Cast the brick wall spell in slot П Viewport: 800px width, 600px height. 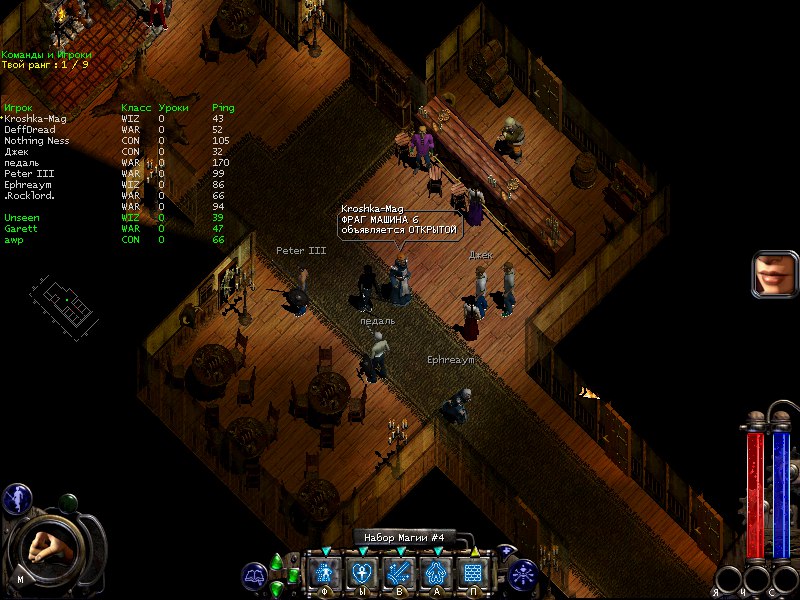point(473,573)
